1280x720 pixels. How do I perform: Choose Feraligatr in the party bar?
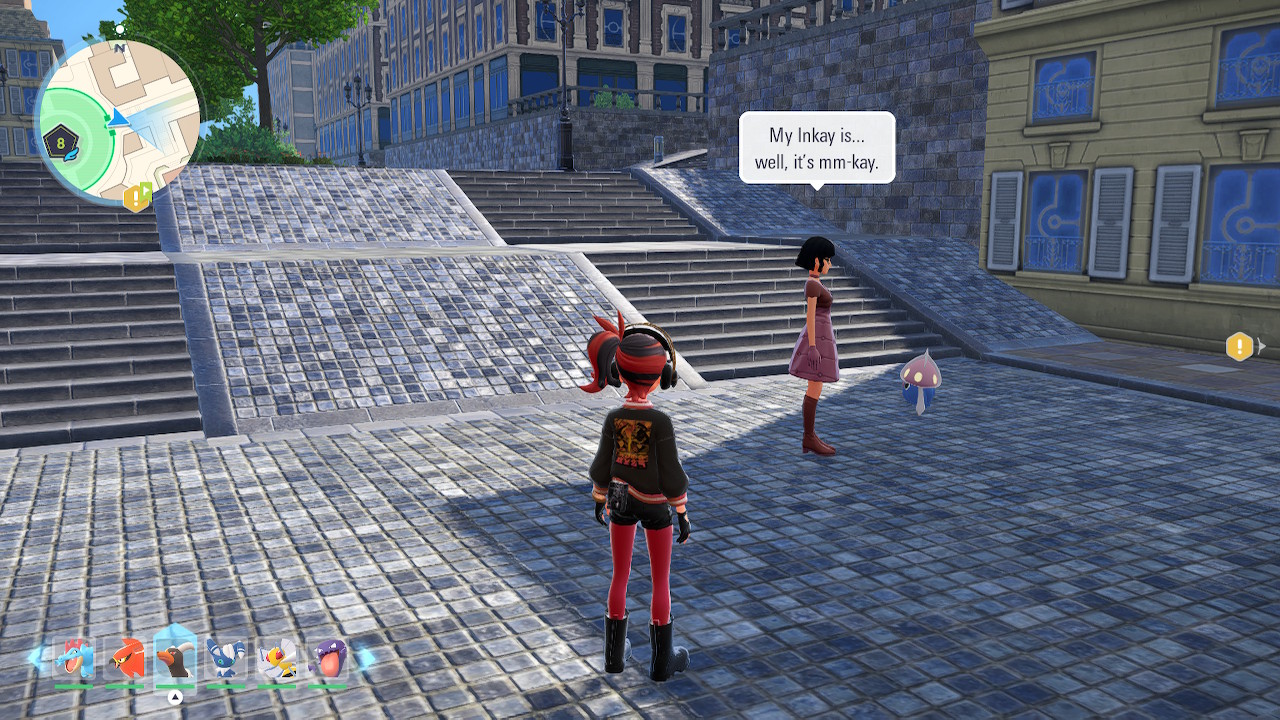pyautogui.click(x=74, y=659)
